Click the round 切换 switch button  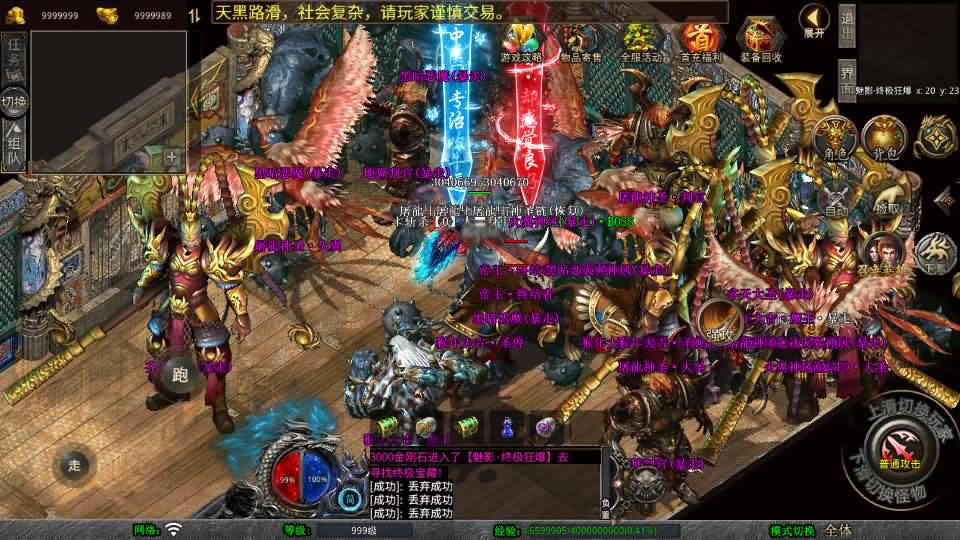(14, 101)
